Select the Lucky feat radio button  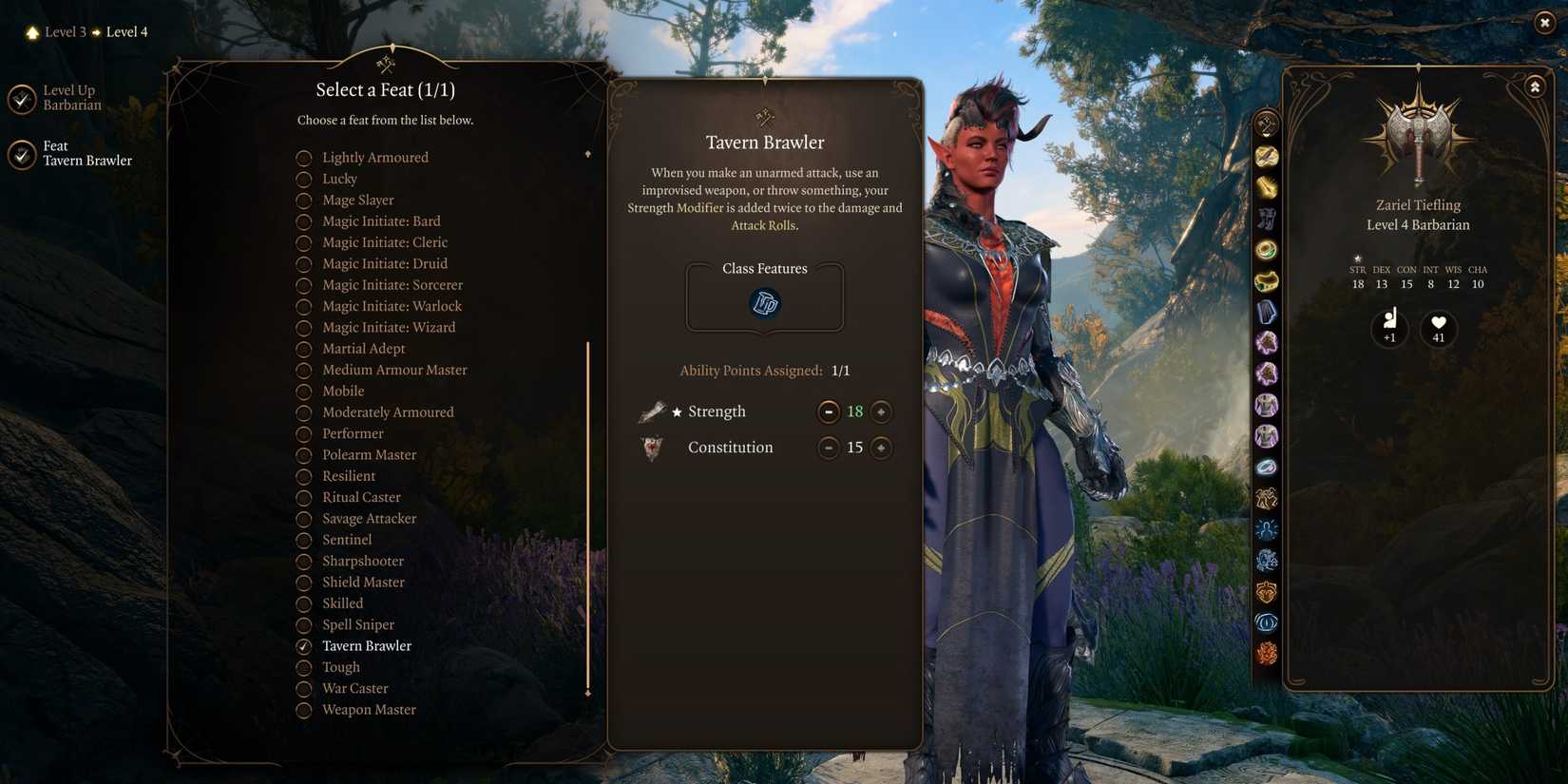tap(304, 179)
